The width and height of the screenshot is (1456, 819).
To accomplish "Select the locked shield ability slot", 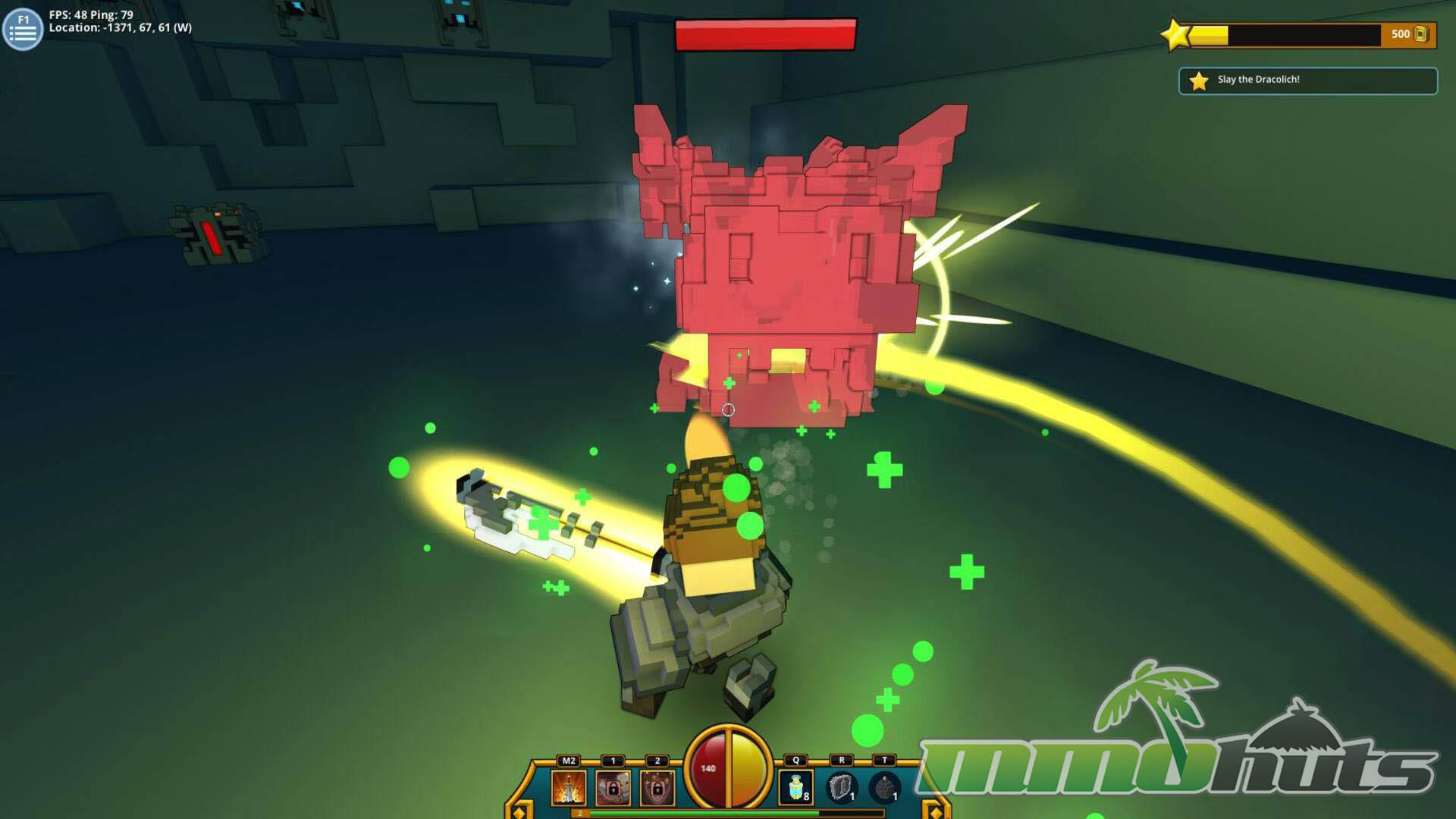I will click(657, 788).
